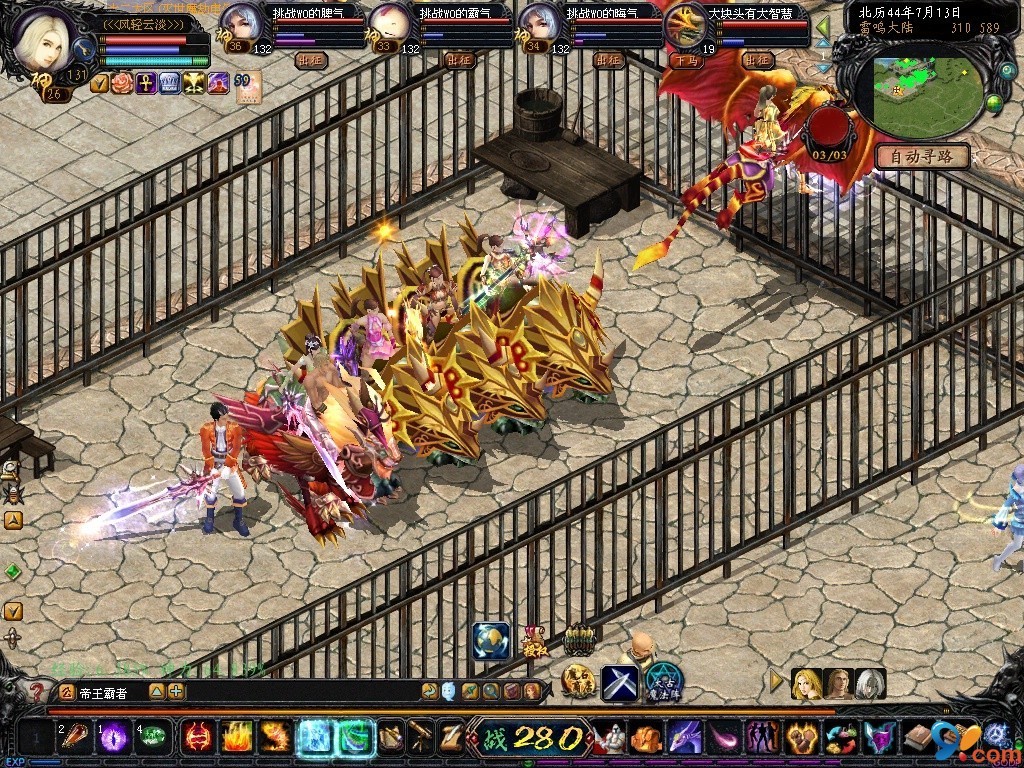Click the green left arrow collapse button
This screenshot has height=768, width=1024.
pos(822,26)
